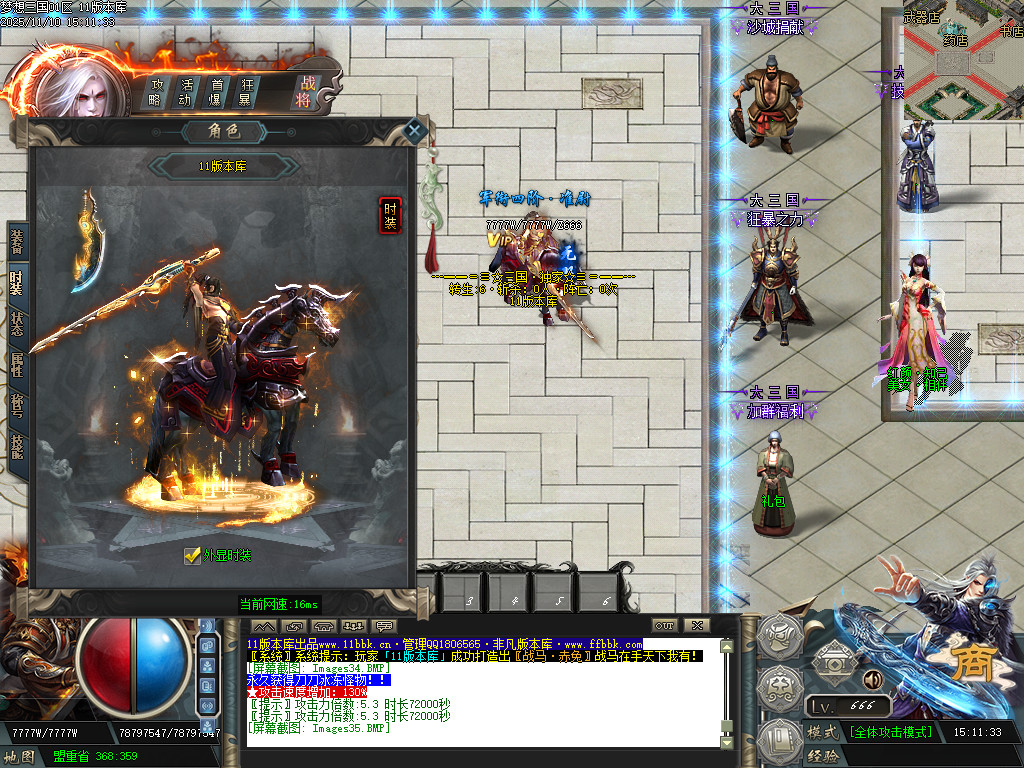The height and width of the screenshot is (768, 1024).
Task: Open the 地图 map button
Action: [x=19, y=756]
